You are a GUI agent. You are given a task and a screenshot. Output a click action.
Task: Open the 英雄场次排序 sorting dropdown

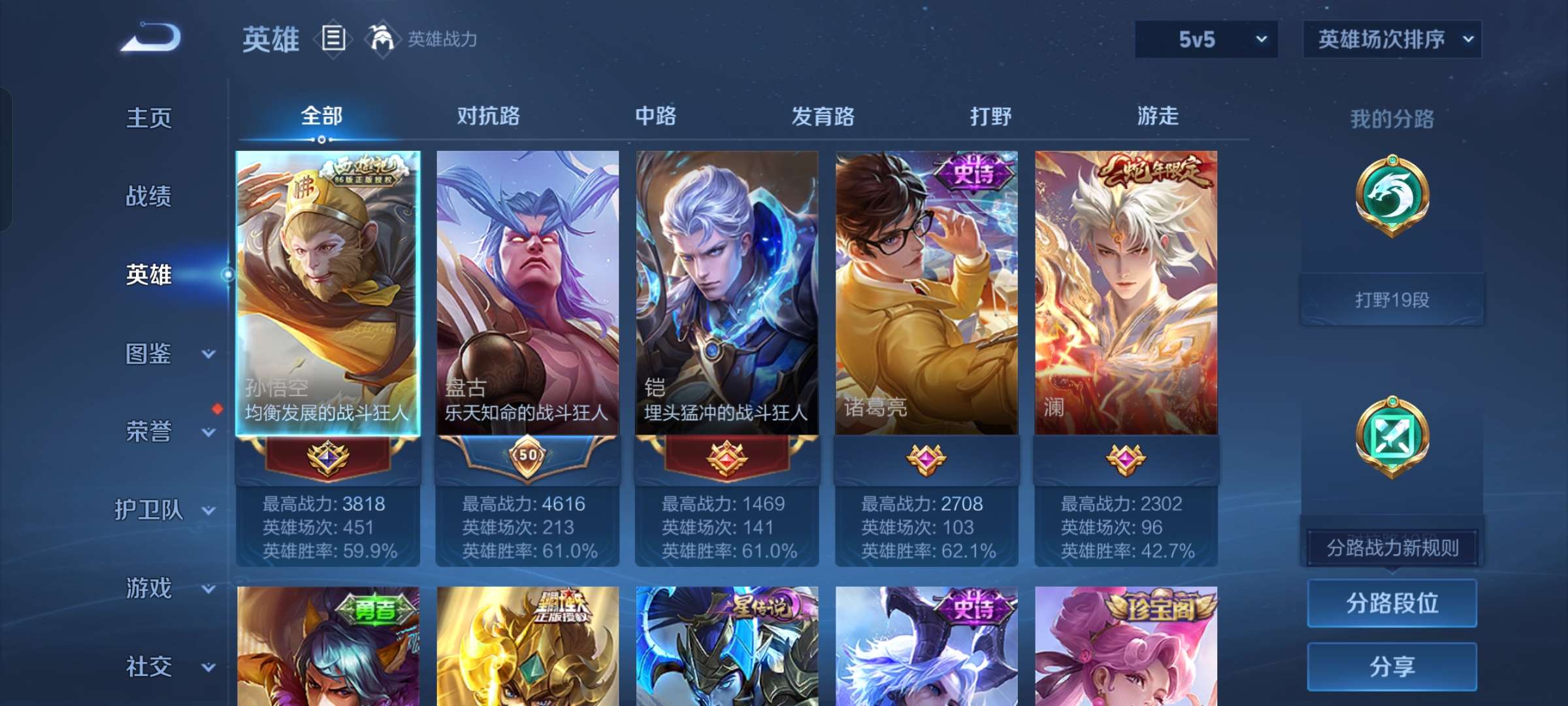[1392, 39]
